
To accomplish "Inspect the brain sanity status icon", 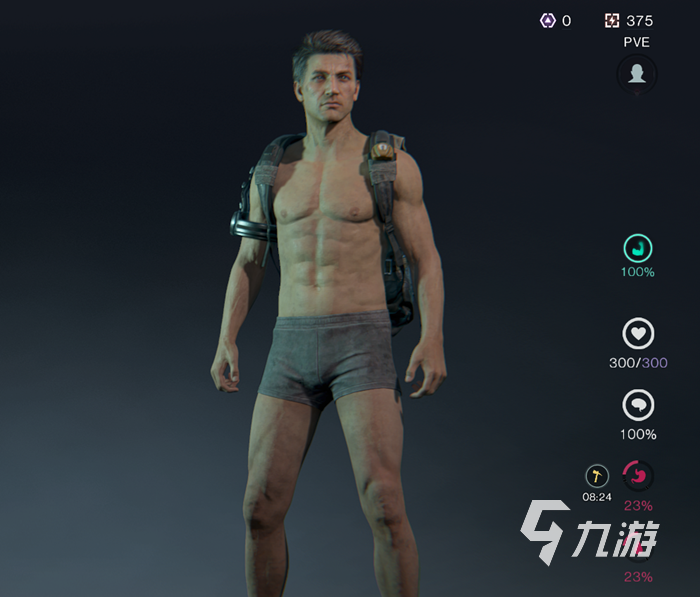I will point(638,405).
